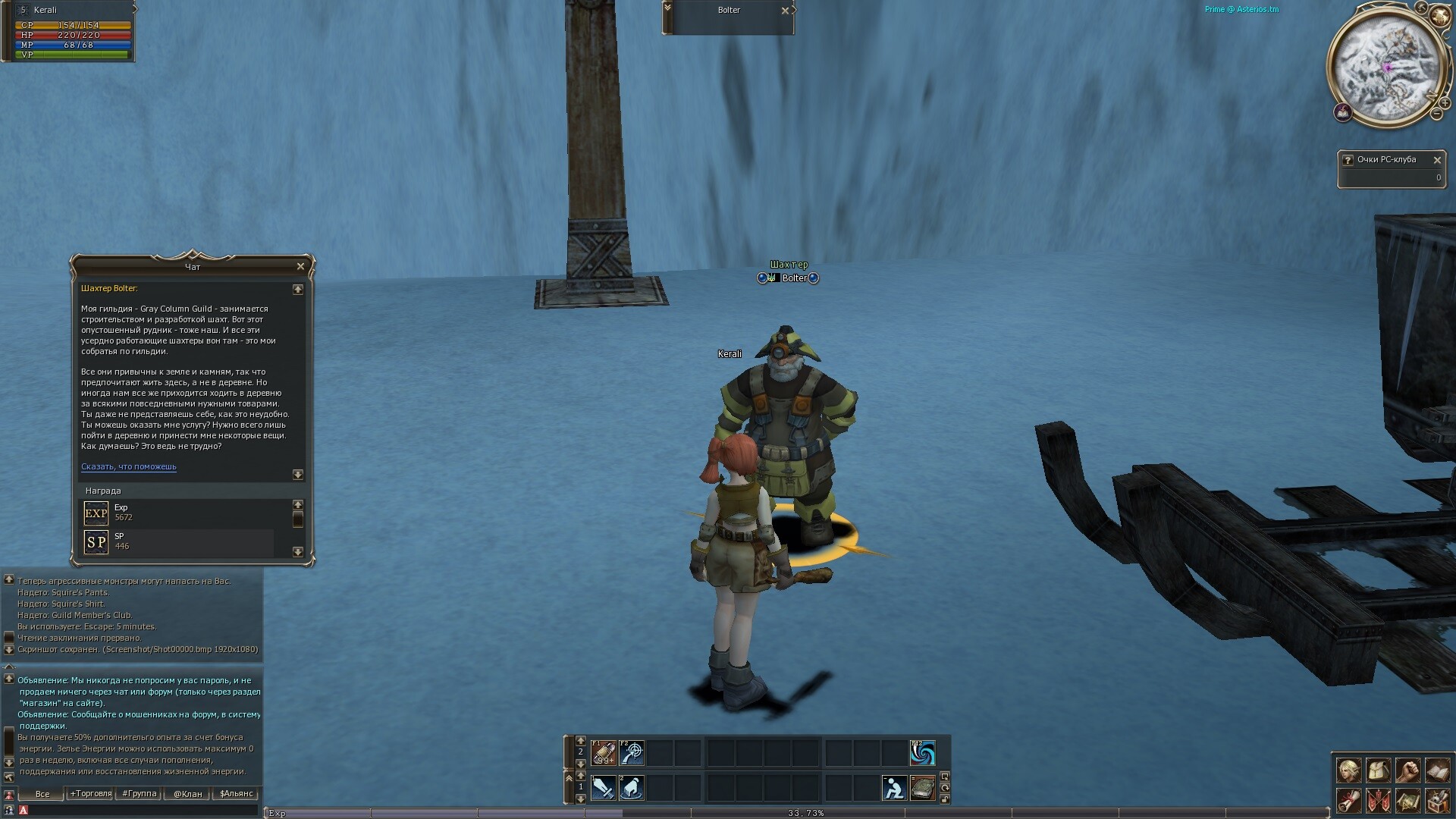Select the $Альянс chat tab
Image resolution: width=1456 pixels, height=819 pixels.
[x=236, y=794]
